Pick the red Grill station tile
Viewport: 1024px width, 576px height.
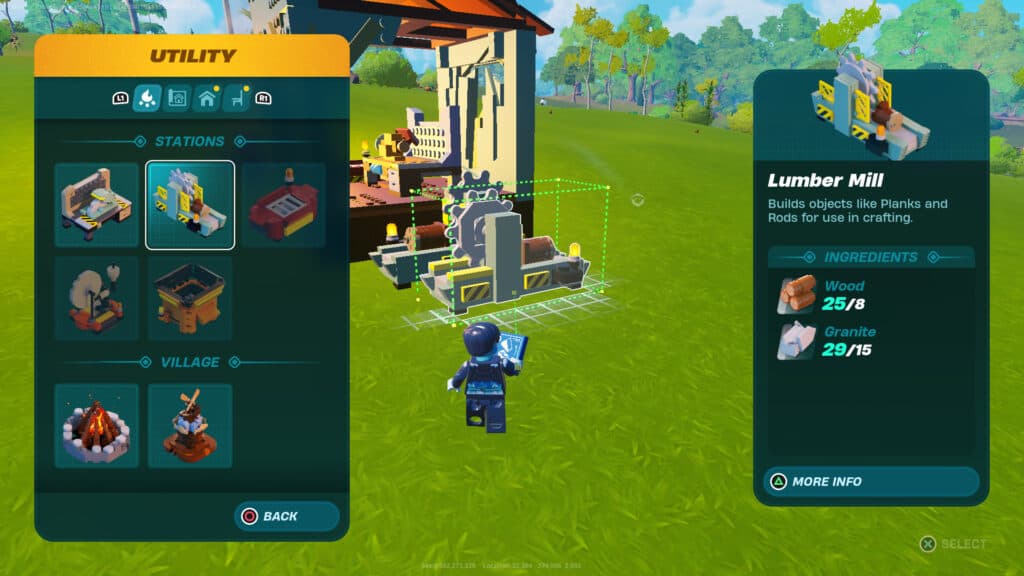[283, 205]
